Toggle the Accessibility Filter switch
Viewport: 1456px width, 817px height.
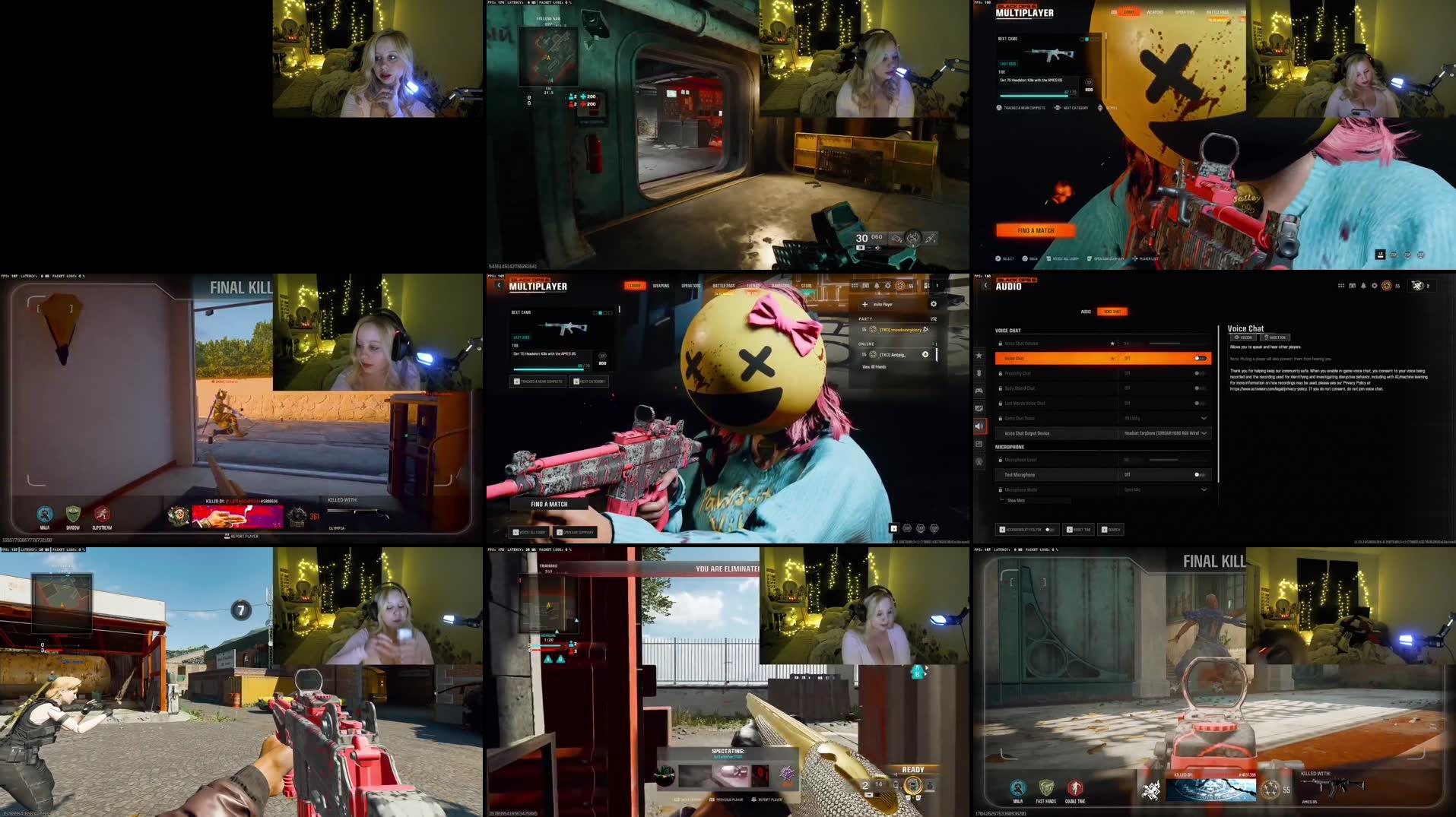(x=1048, y=529)
